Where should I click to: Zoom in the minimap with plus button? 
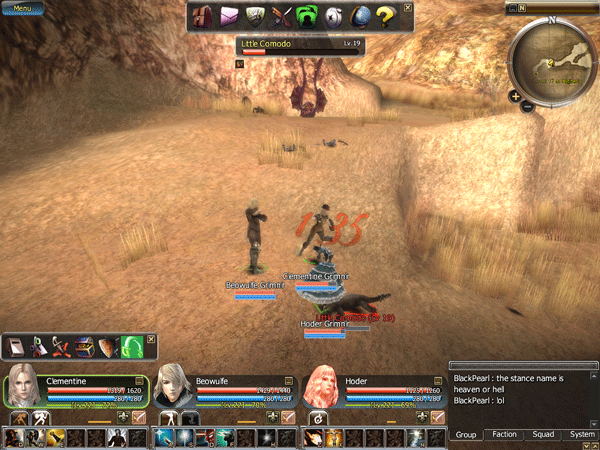click(x=514, y=97)
